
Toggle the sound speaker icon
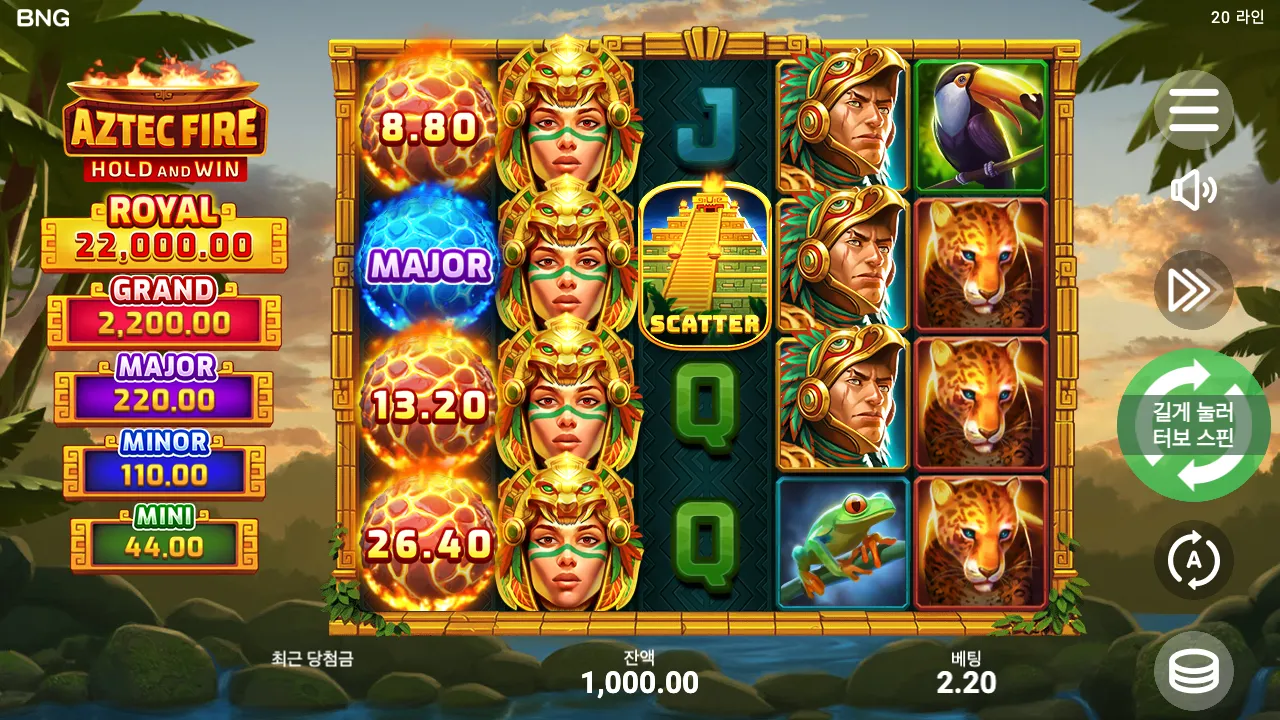(x=1193, y=190)
